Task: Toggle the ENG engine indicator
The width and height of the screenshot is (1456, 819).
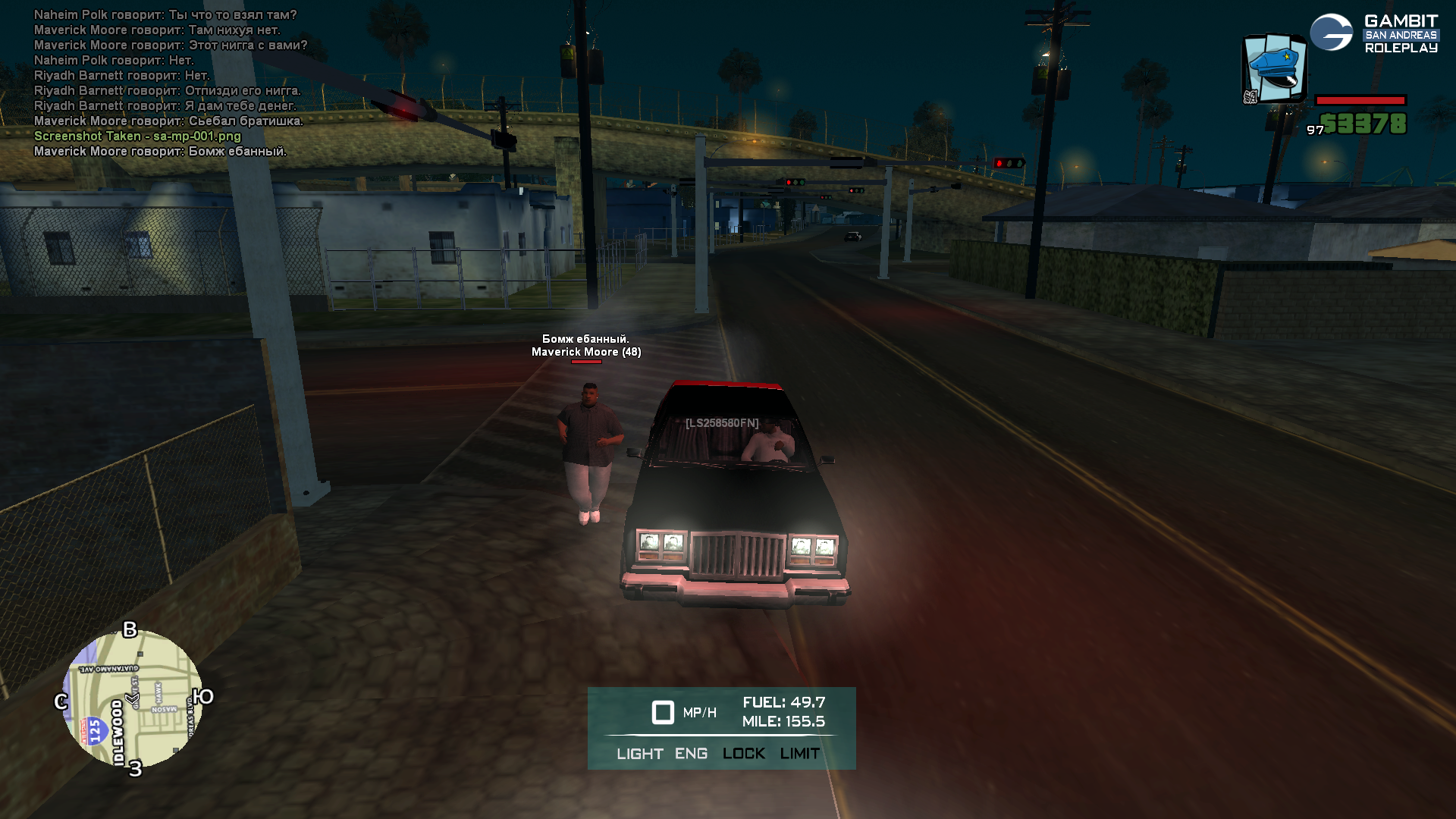Action: tap(691, 754)
